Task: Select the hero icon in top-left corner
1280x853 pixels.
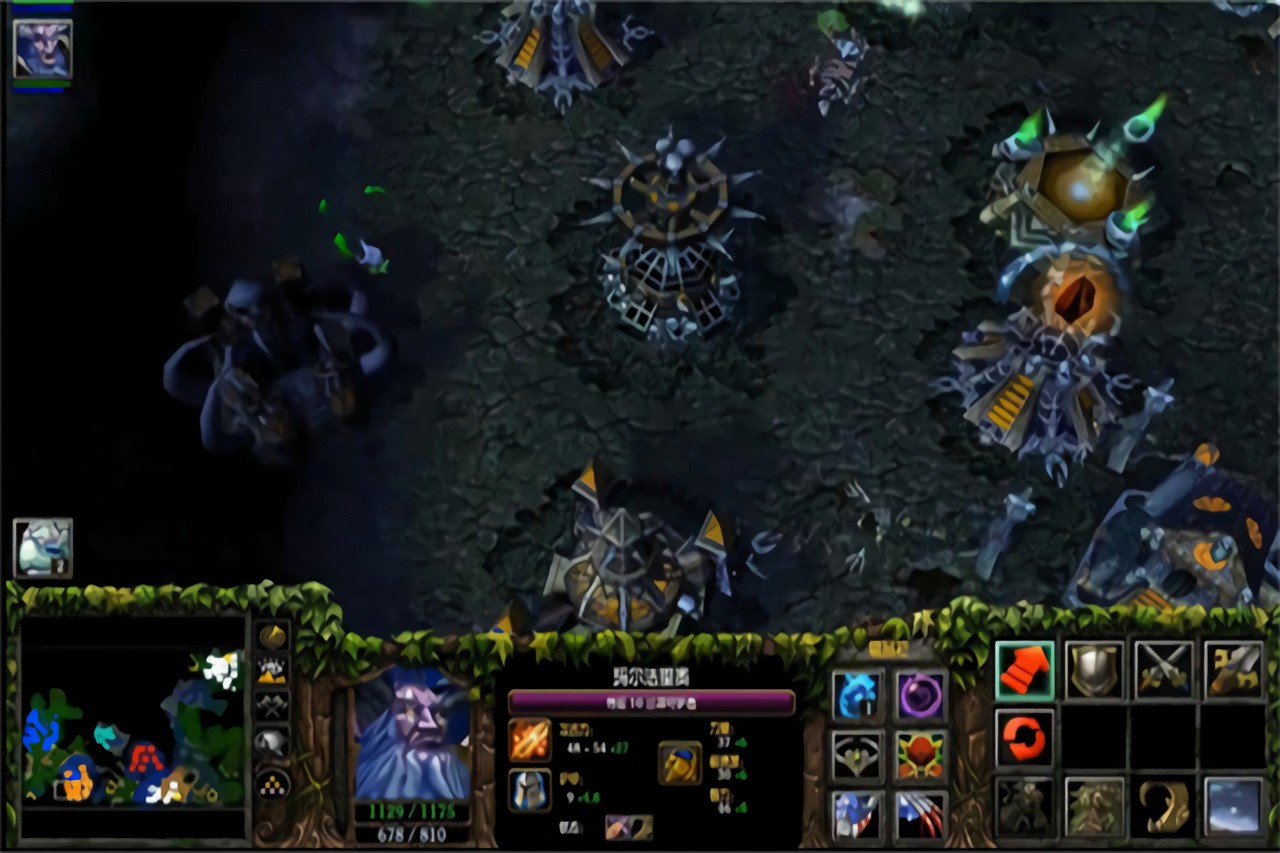Action: [42, 49]
